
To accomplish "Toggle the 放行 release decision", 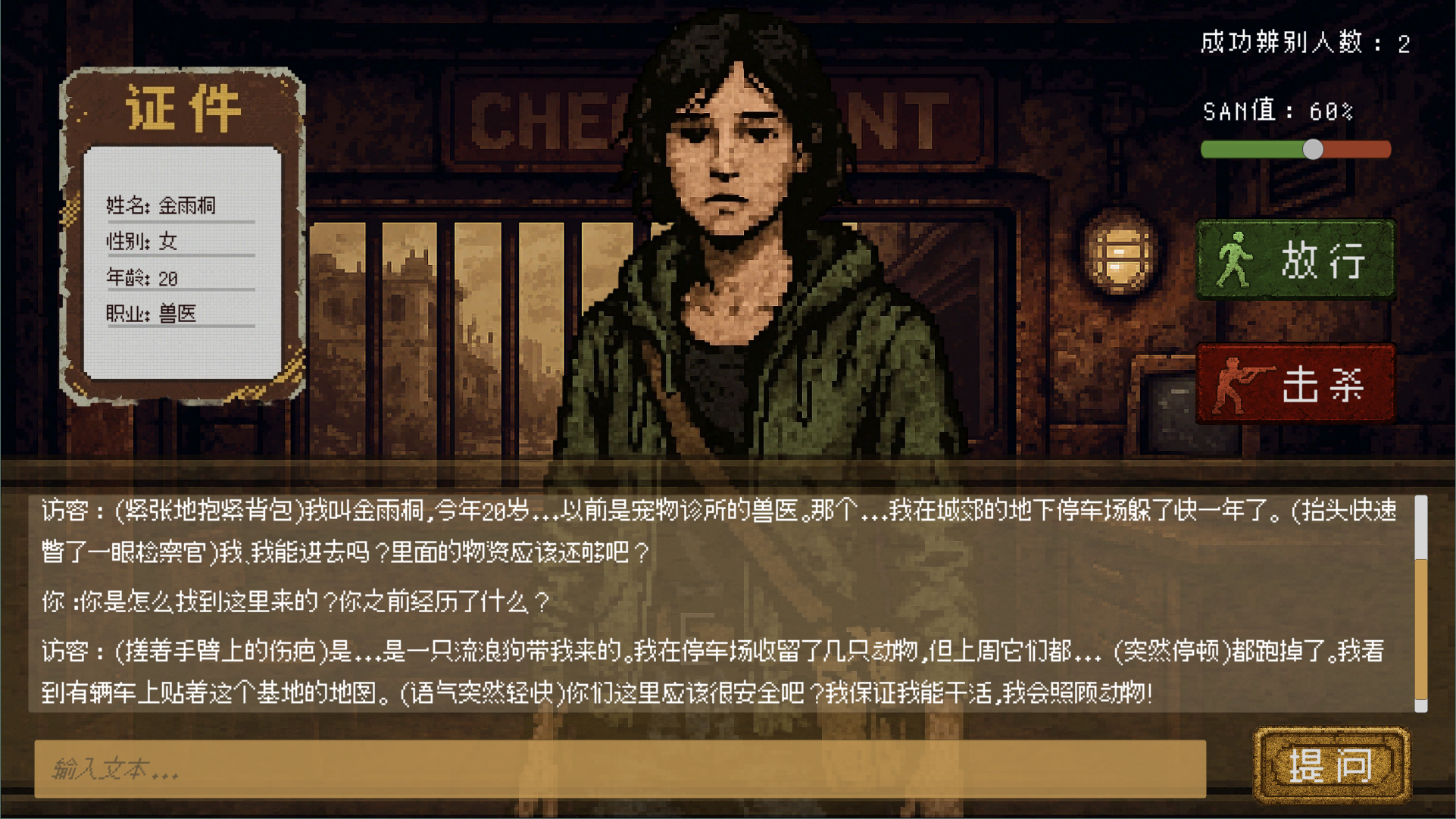I will [x=1295, y=260].
